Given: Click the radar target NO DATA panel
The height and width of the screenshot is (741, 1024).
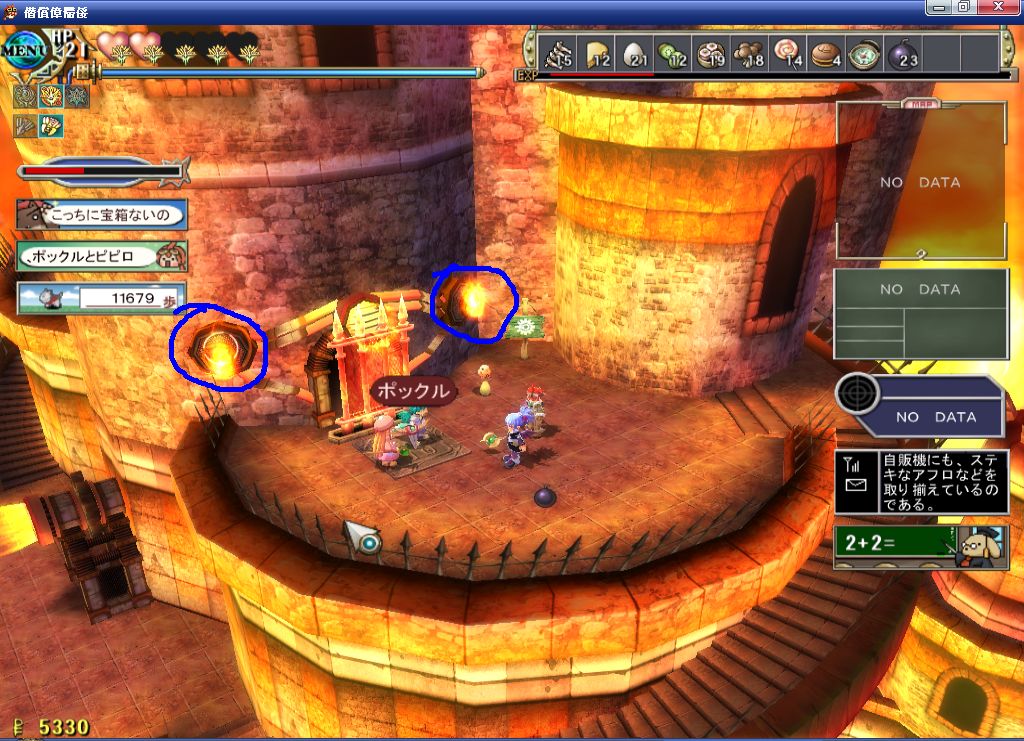Looking at the screenshot, I should tap(920, 406).
